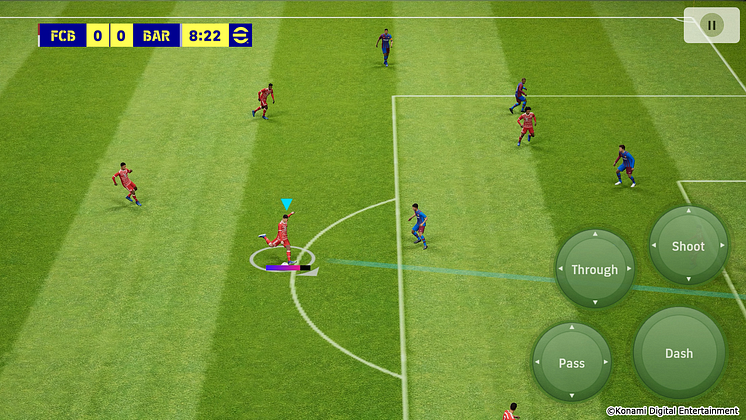Hit the Pass button
Image resolution: width=746 pixels, height=420 pixels.
(571, 362)
